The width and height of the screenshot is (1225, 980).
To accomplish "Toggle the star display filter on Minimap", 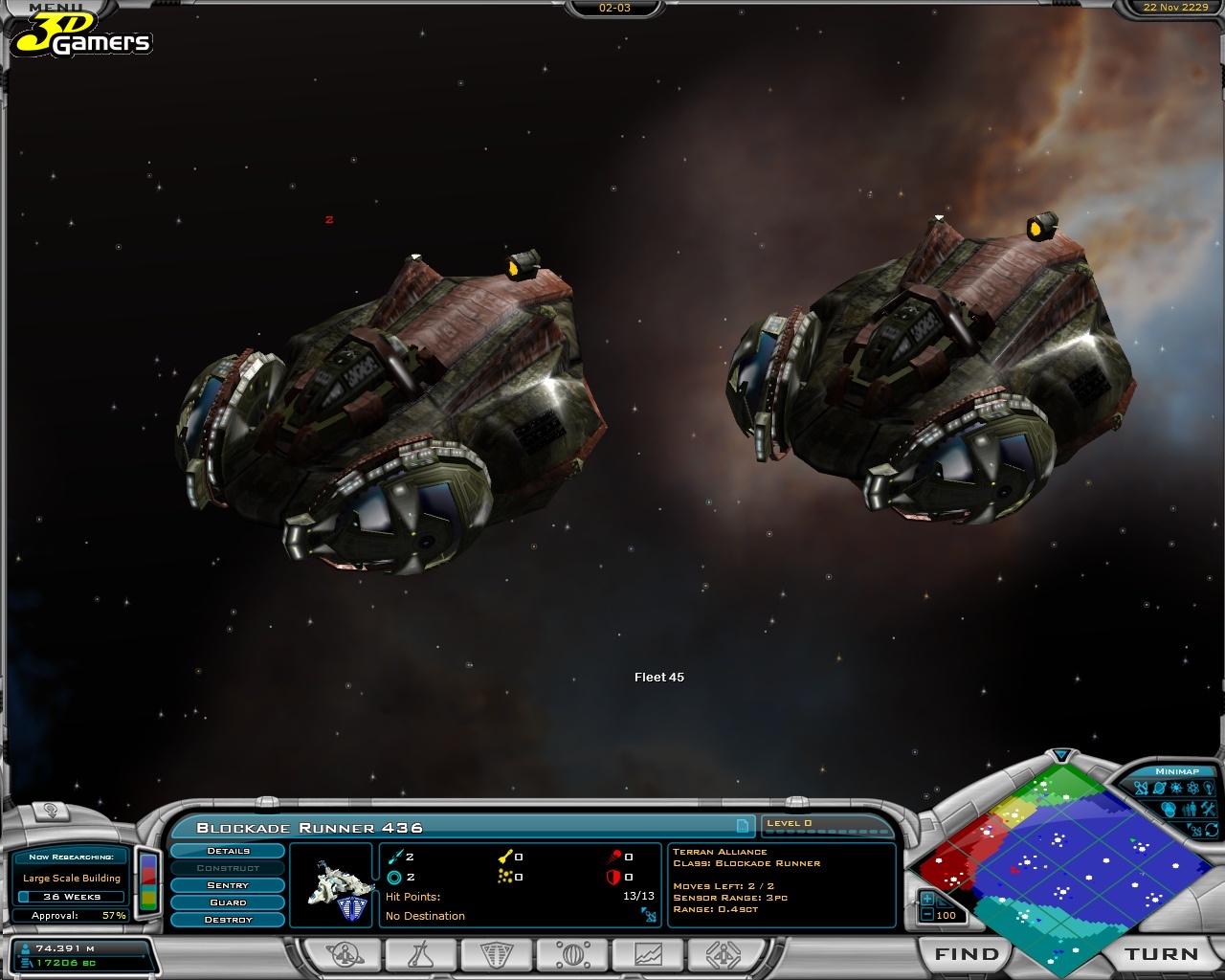I will (1176, 788).
